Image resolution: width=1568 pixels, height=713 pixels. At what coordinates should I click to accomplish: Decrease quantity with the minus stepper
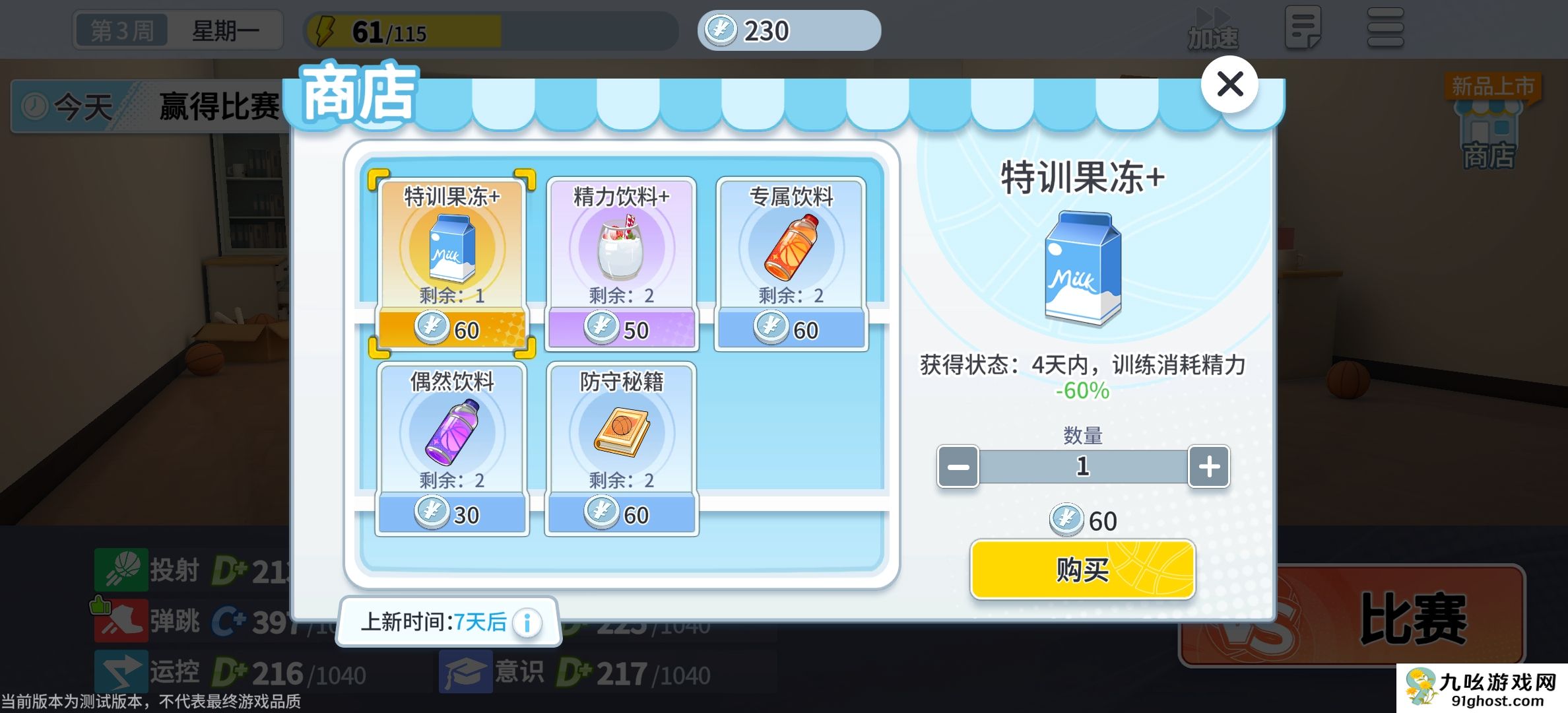coord(957,466)
